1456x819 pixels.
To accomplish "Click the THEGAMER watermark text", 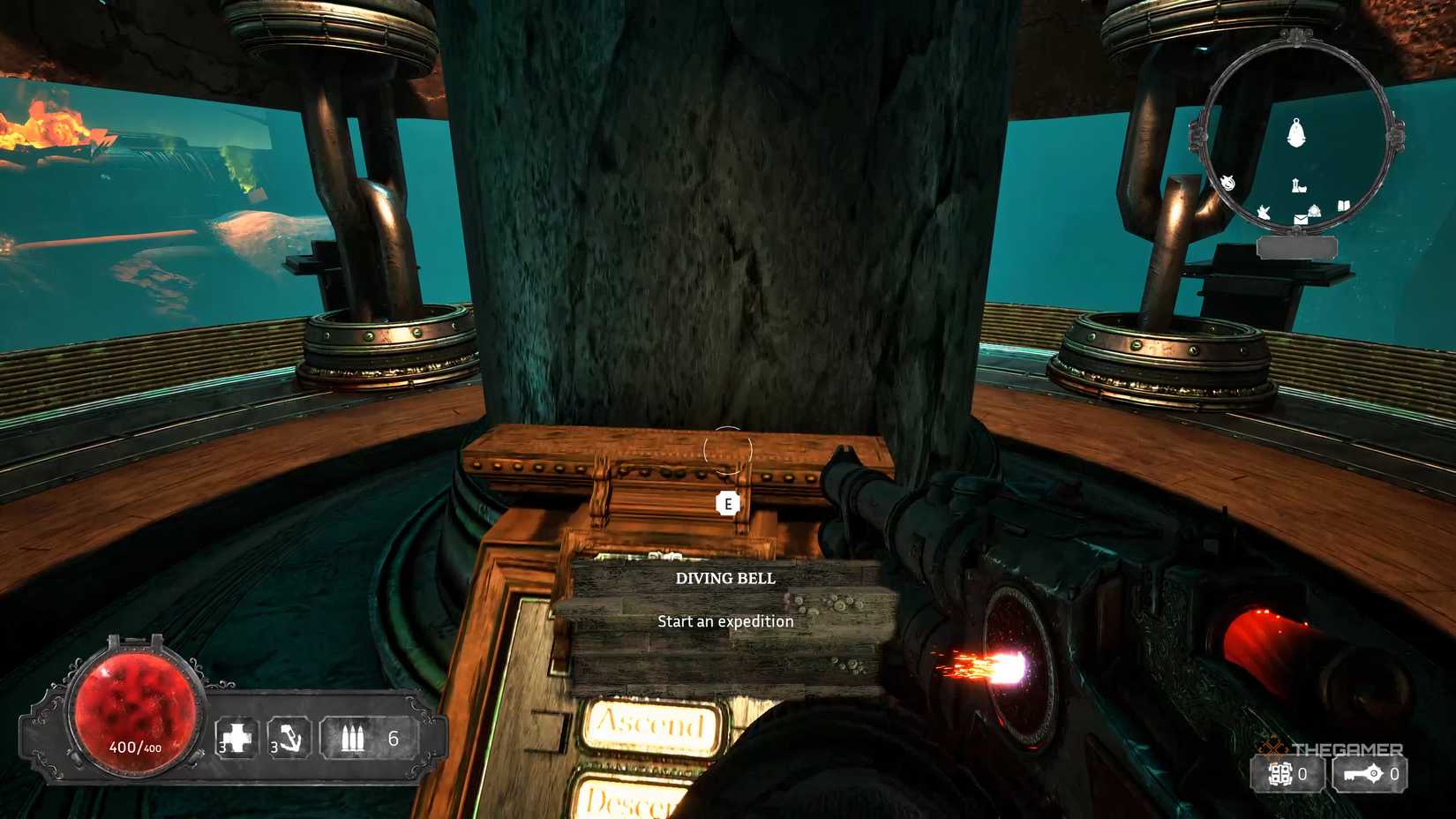I will [1347, 749].
